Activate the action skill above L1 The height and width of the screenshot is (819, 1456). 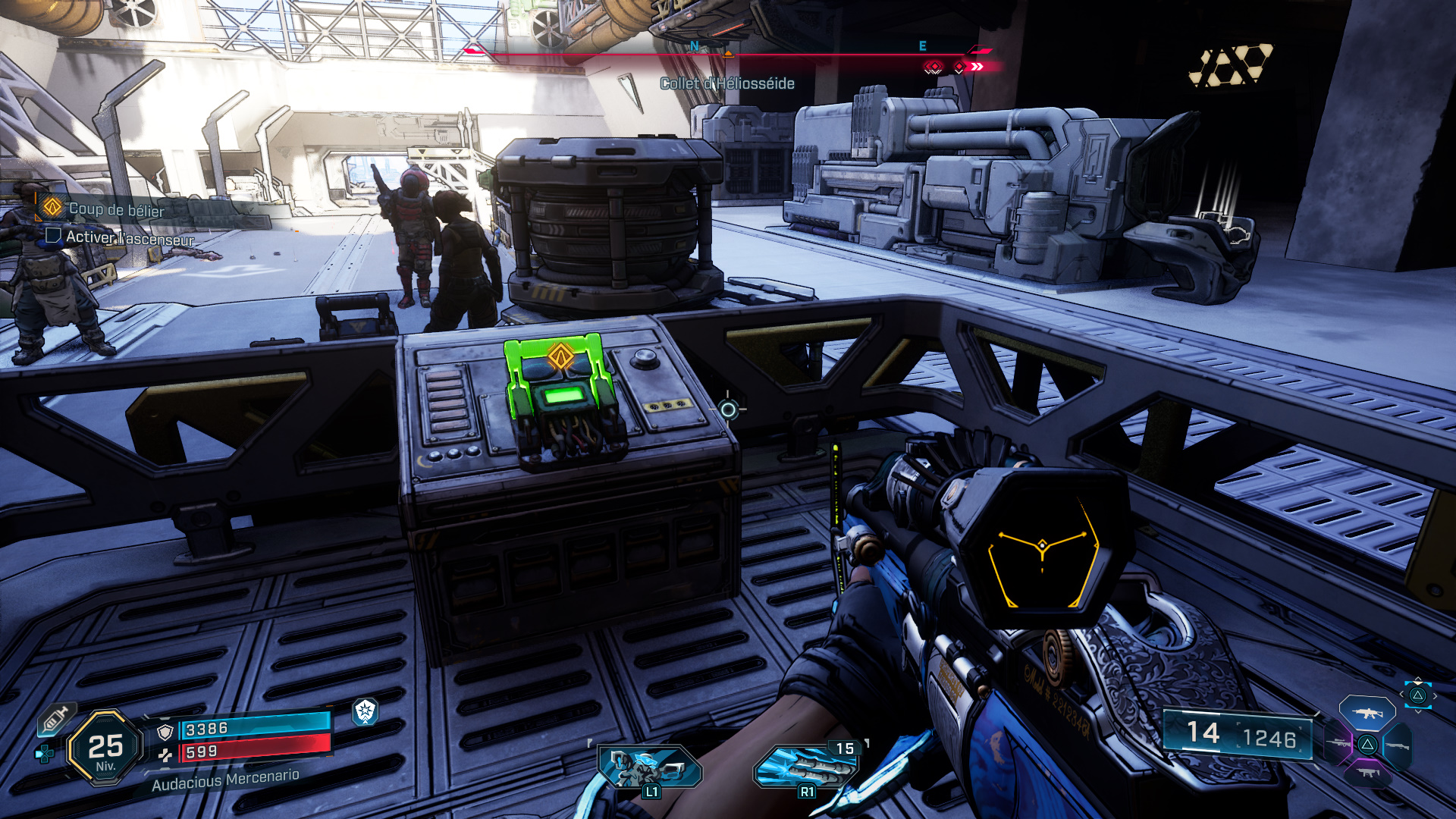point(650,767)
